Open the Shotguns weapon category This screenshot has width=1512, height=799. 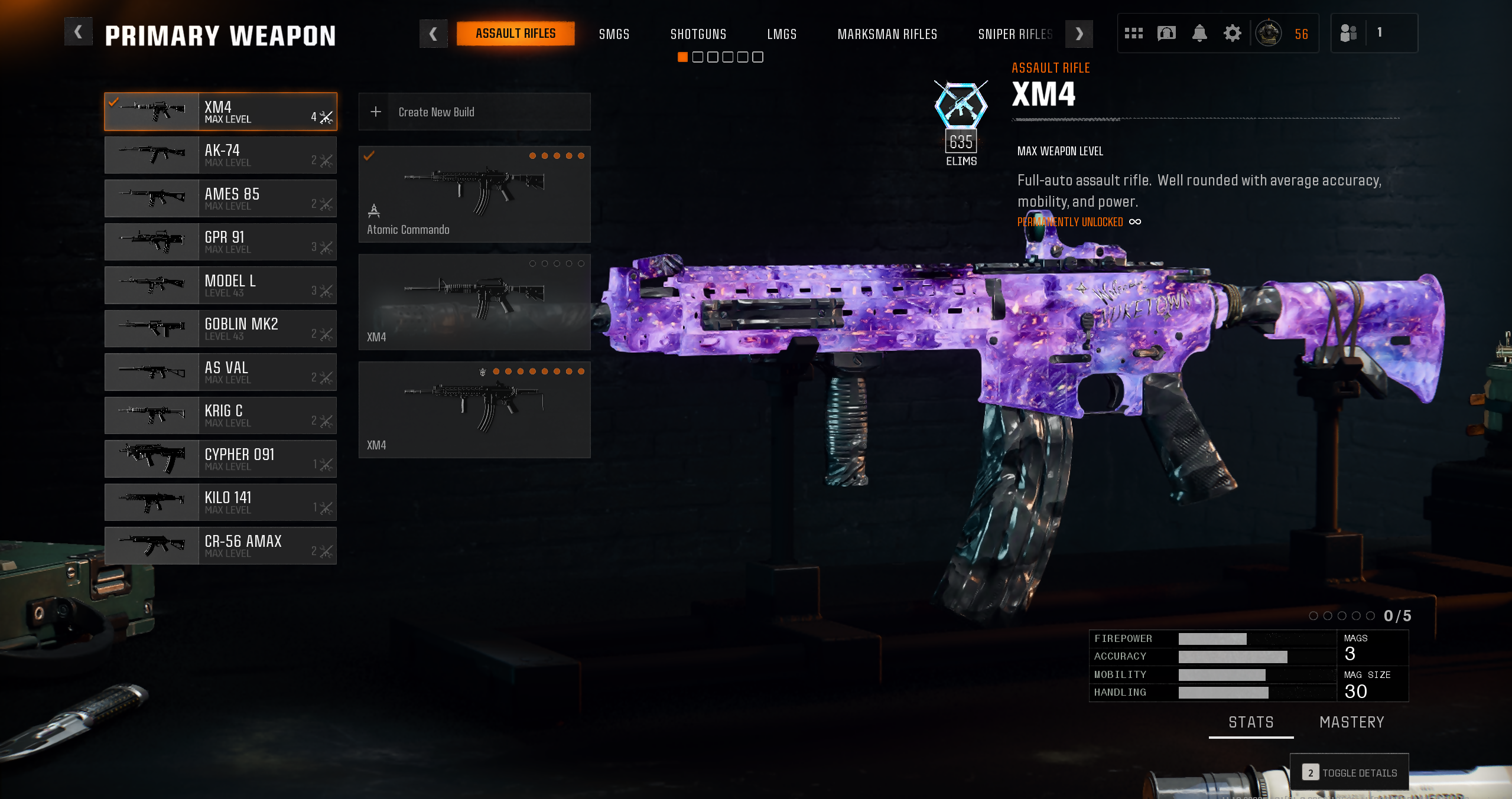pyautogui.click(x=698, y=34)
